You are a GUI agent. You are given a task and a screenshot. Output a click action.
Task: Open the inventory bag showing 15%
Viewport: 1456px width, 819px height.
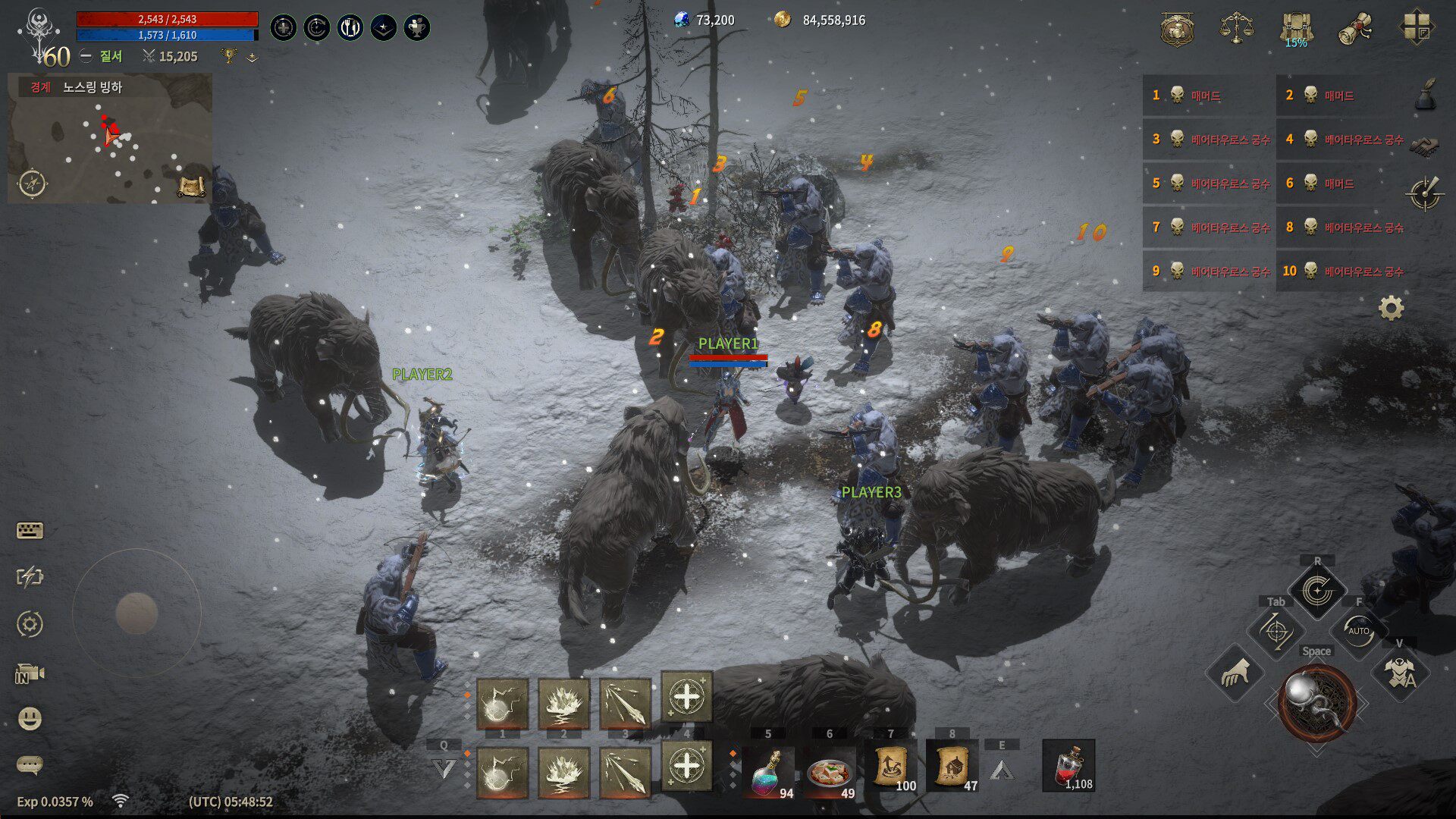click(x=1296, y=30)
